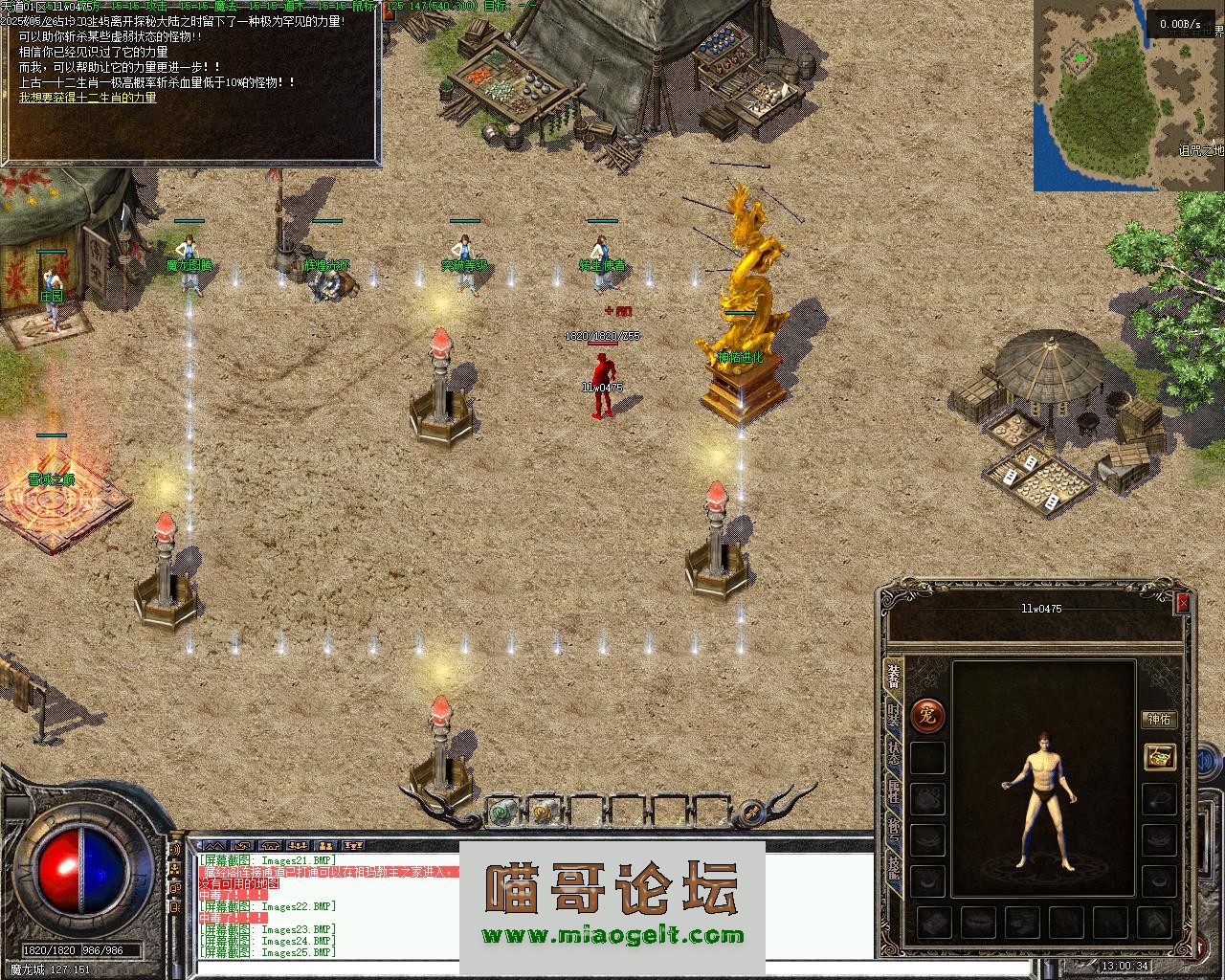Toggle the sound icon beside the chat
The width and height of the screenshot is (1225, 980).
[x=175, y=849]
